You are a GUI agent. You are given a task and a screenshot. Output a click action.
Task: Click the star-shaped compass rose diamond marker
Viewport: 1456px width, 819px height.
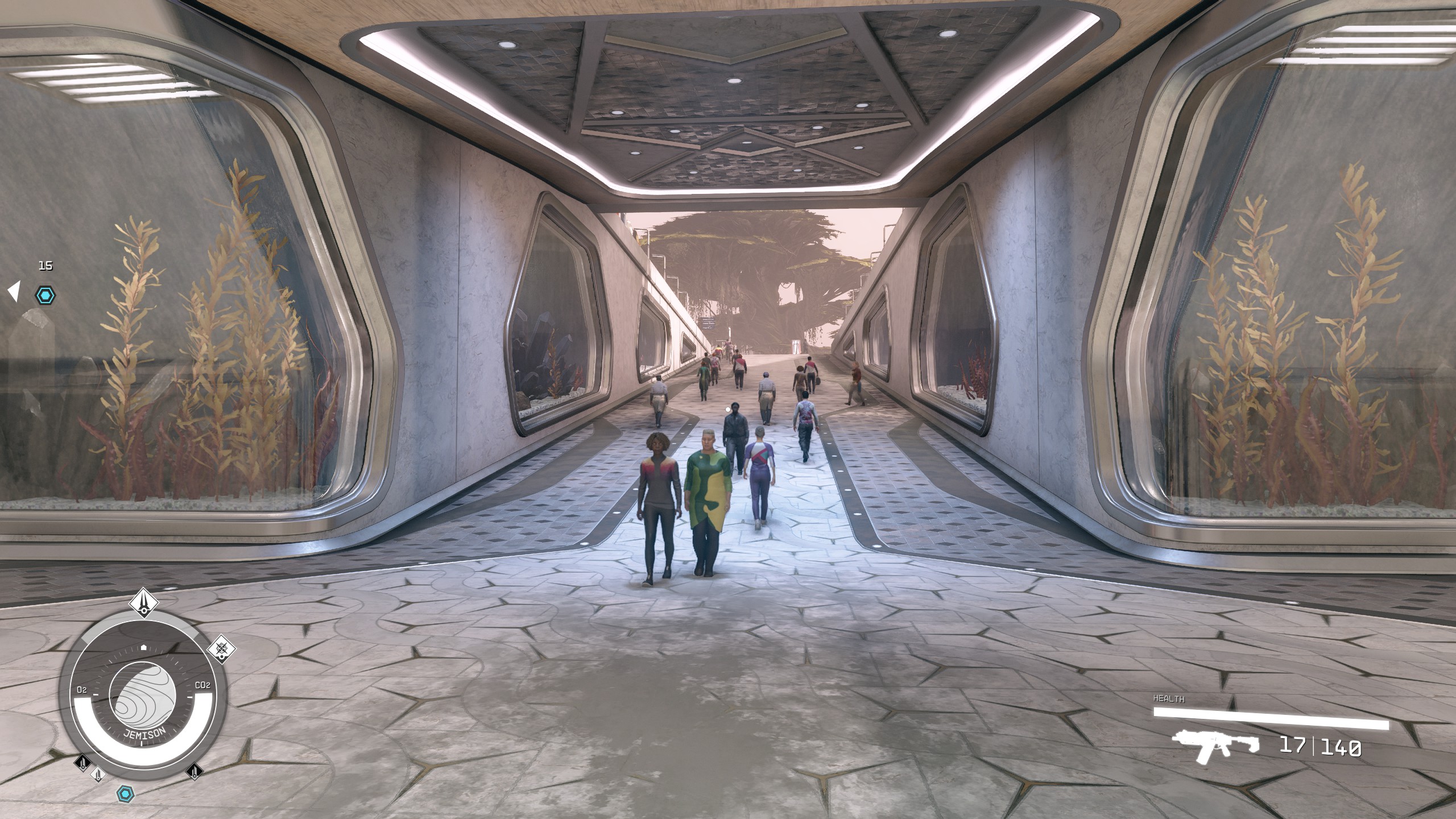point(221,648)
